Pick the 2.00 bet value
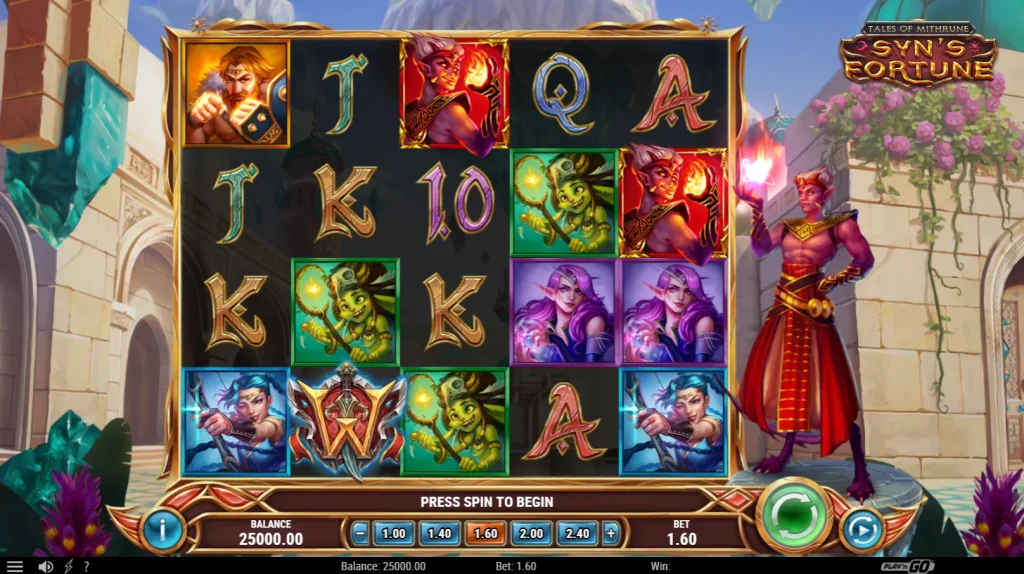 [x=531, y=533]
